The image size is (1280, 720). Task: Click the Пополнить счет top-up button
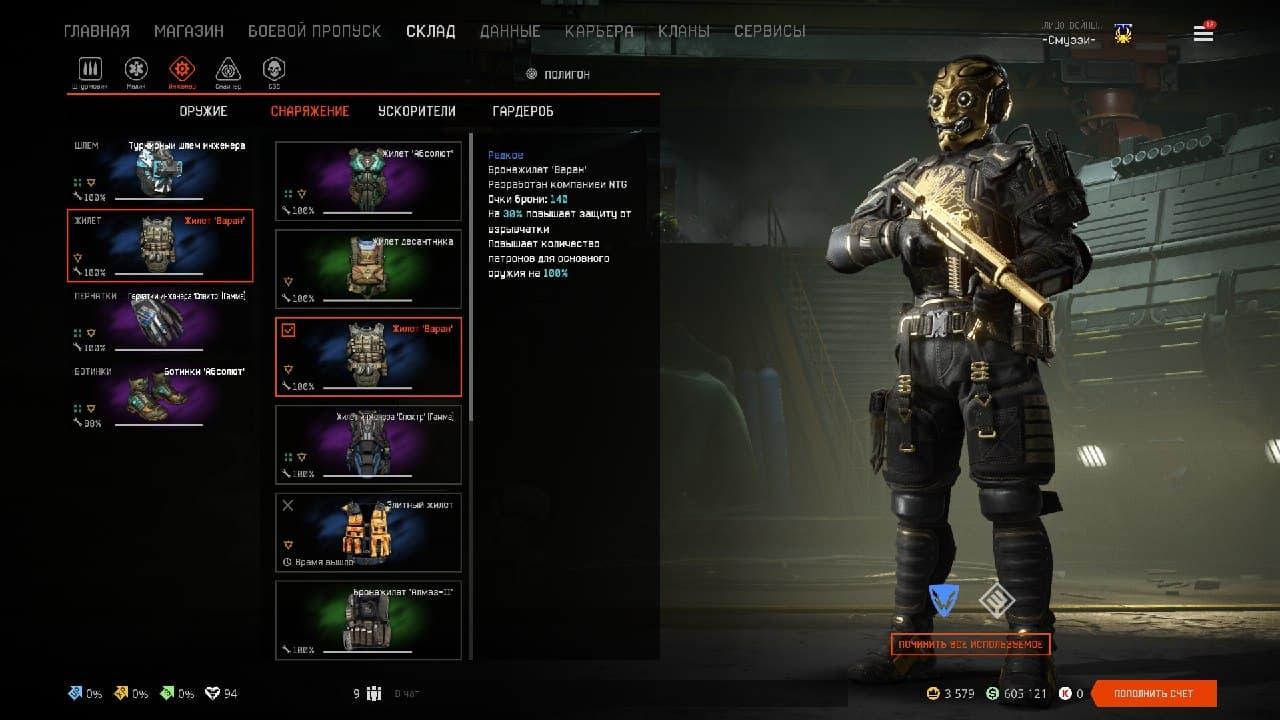point(1154,693)
